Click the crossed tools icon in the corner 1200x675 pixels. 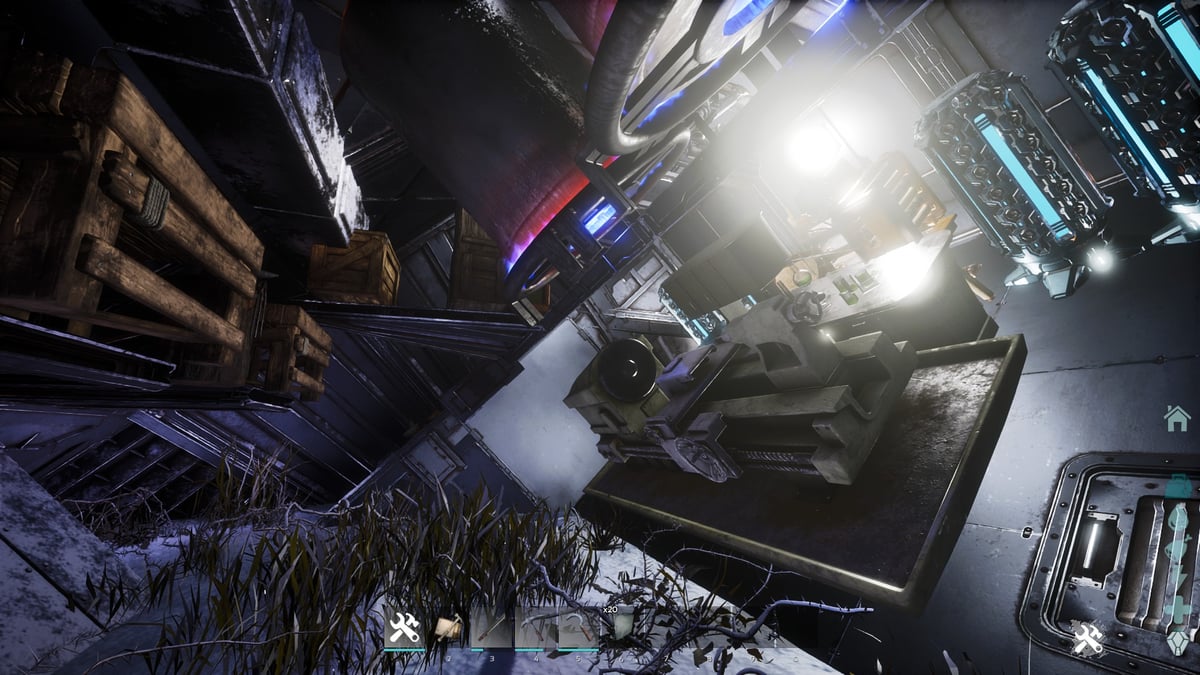pos(1087,638)
